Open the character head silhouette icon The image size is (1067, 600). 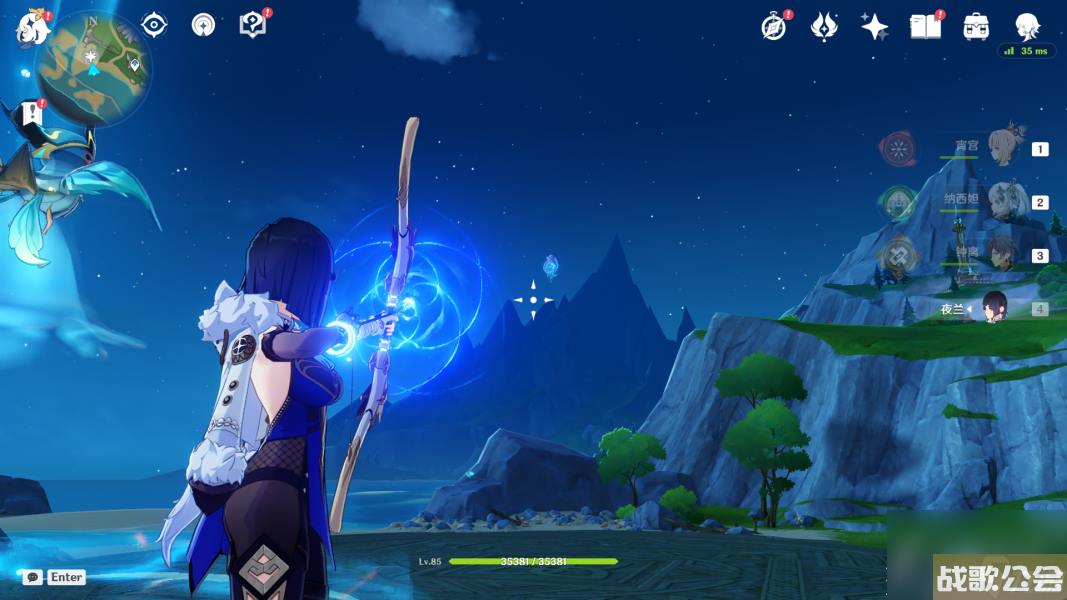click(1027, 27)
